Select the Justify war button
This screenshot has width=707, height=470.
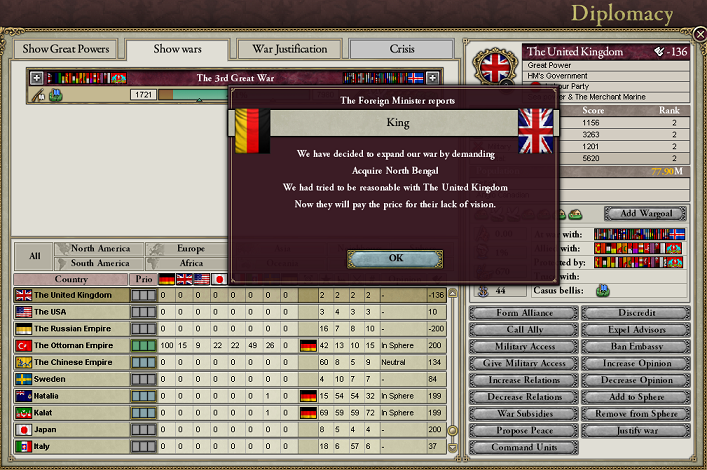click(636, 432)
